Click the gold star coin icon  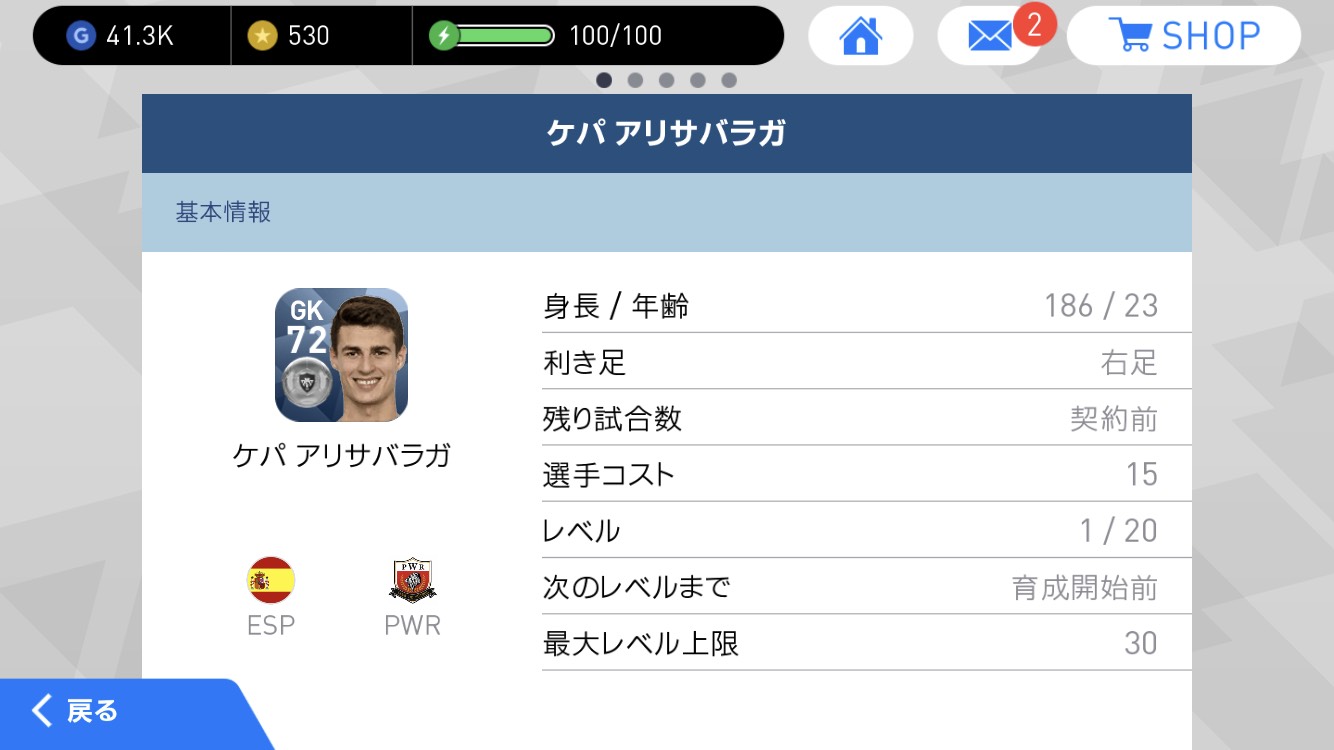tap(265, 33)
